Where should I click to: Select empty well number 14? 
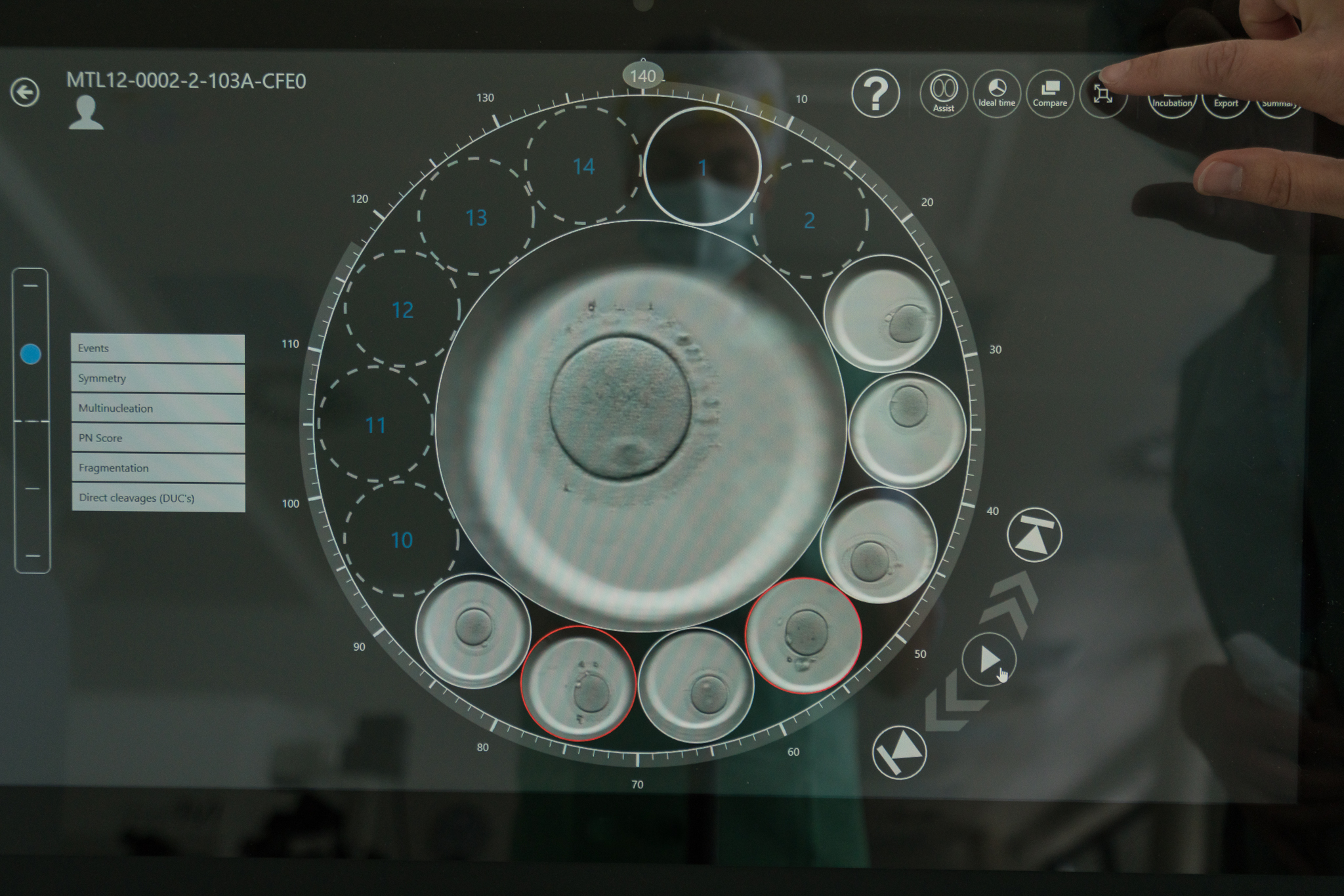click(x=583, y=167)
